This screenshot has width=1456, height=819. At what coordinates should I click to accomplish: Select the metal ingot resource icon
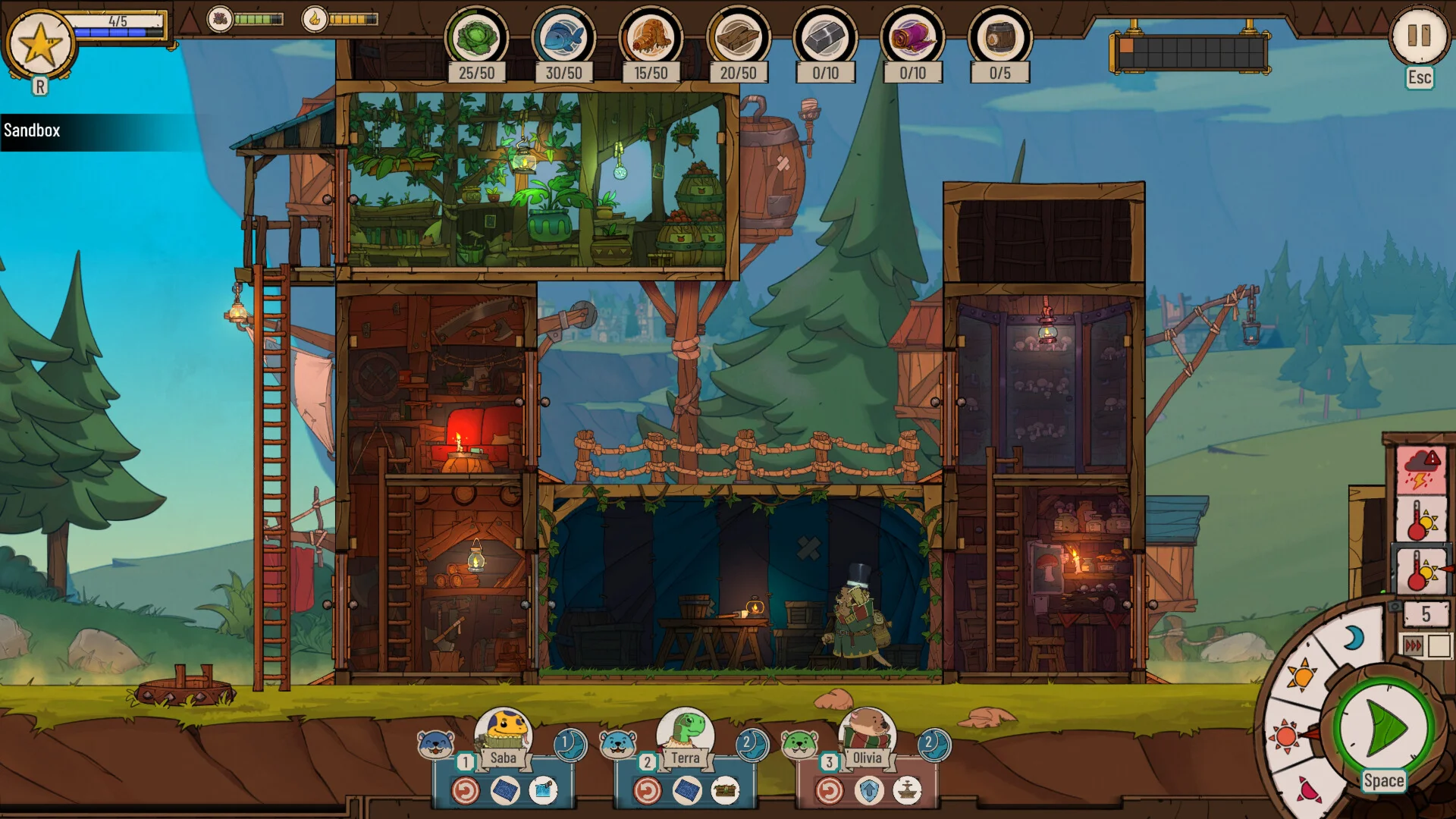pyautogui.click(x=825, y=37)
